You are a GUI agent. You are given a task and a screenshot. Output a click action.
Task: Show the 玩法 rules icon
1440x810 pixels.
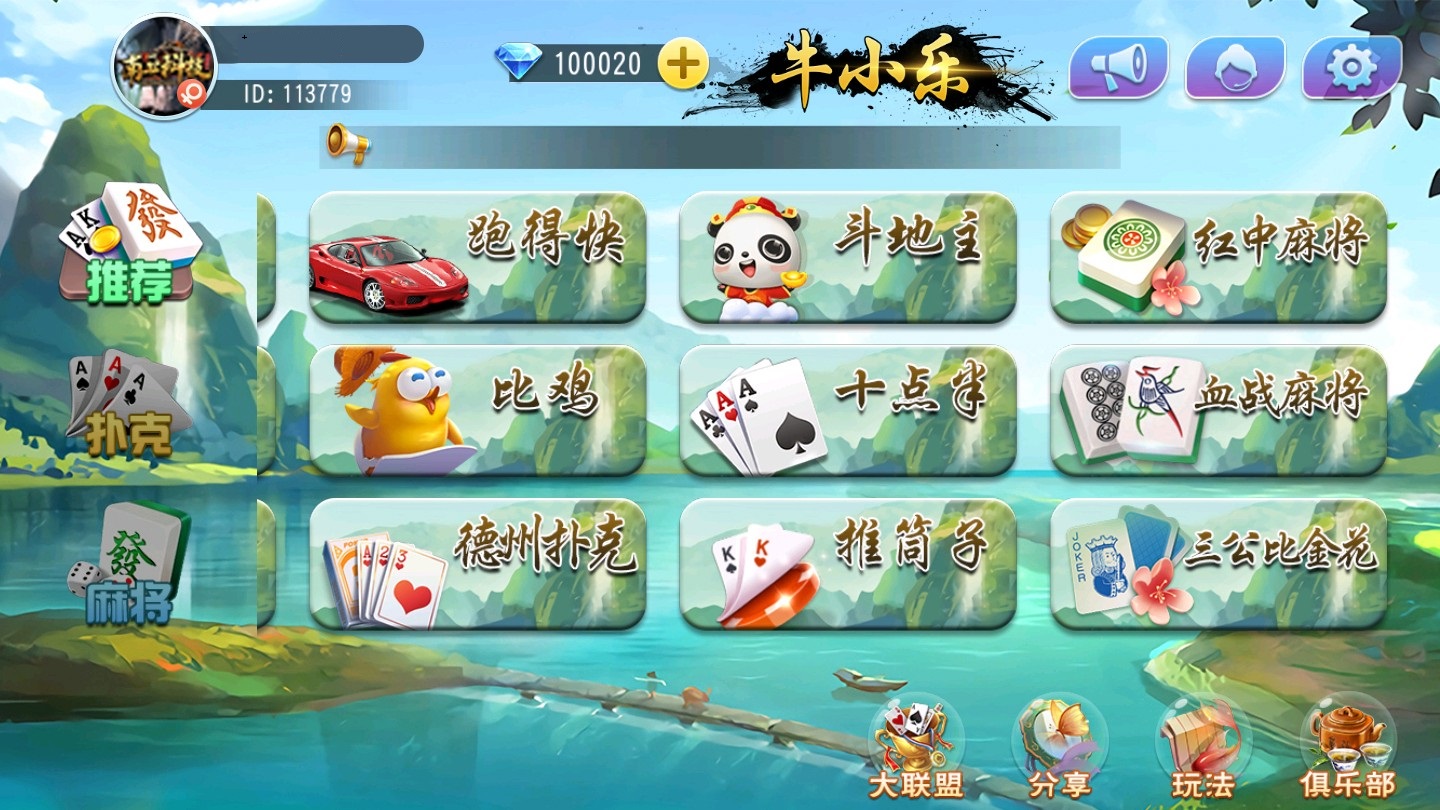point(1203,747)
